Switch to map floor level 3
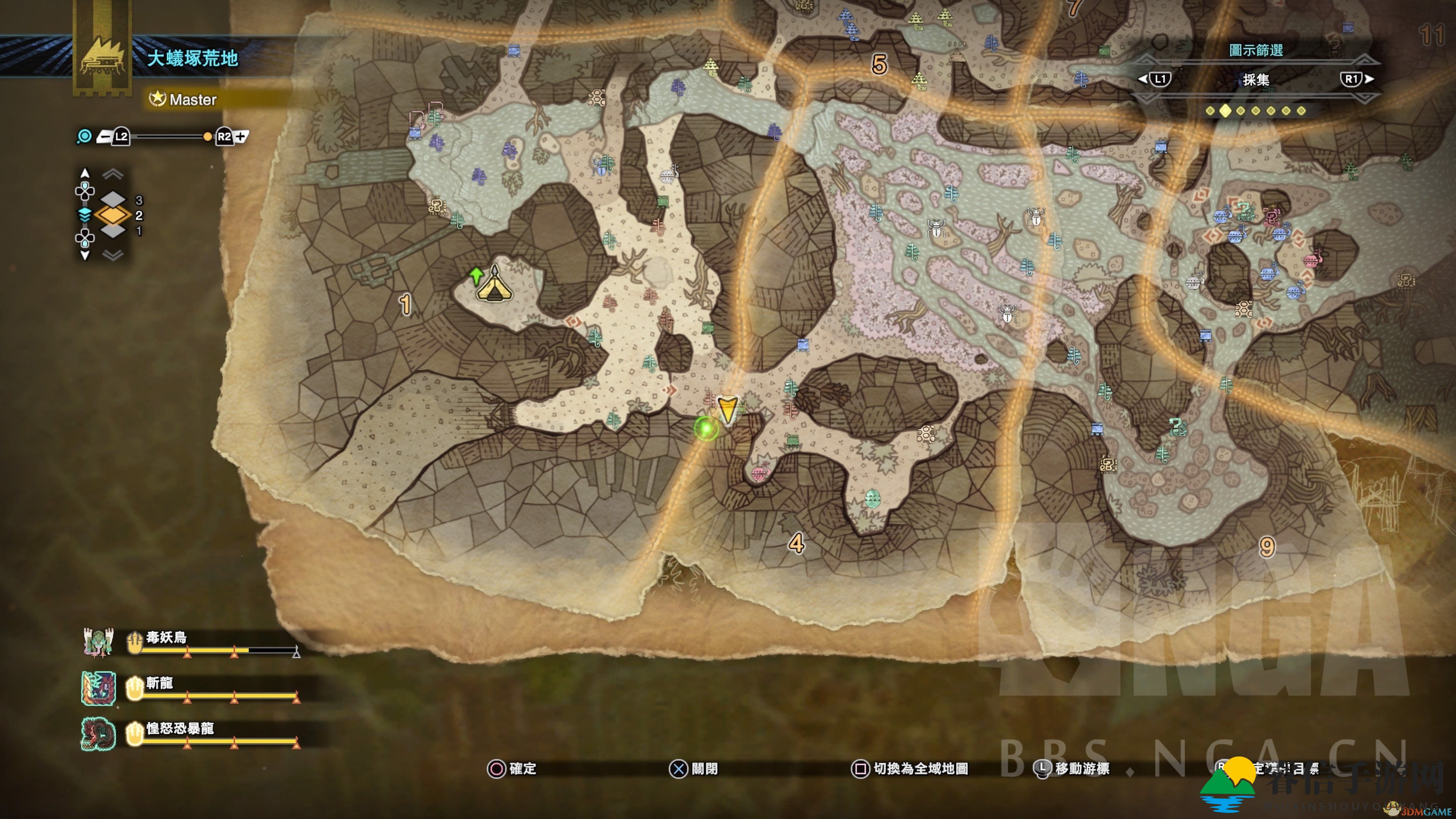Viewport: 1456px width, 819px height. pyautogui.click(x=114, y=199)
